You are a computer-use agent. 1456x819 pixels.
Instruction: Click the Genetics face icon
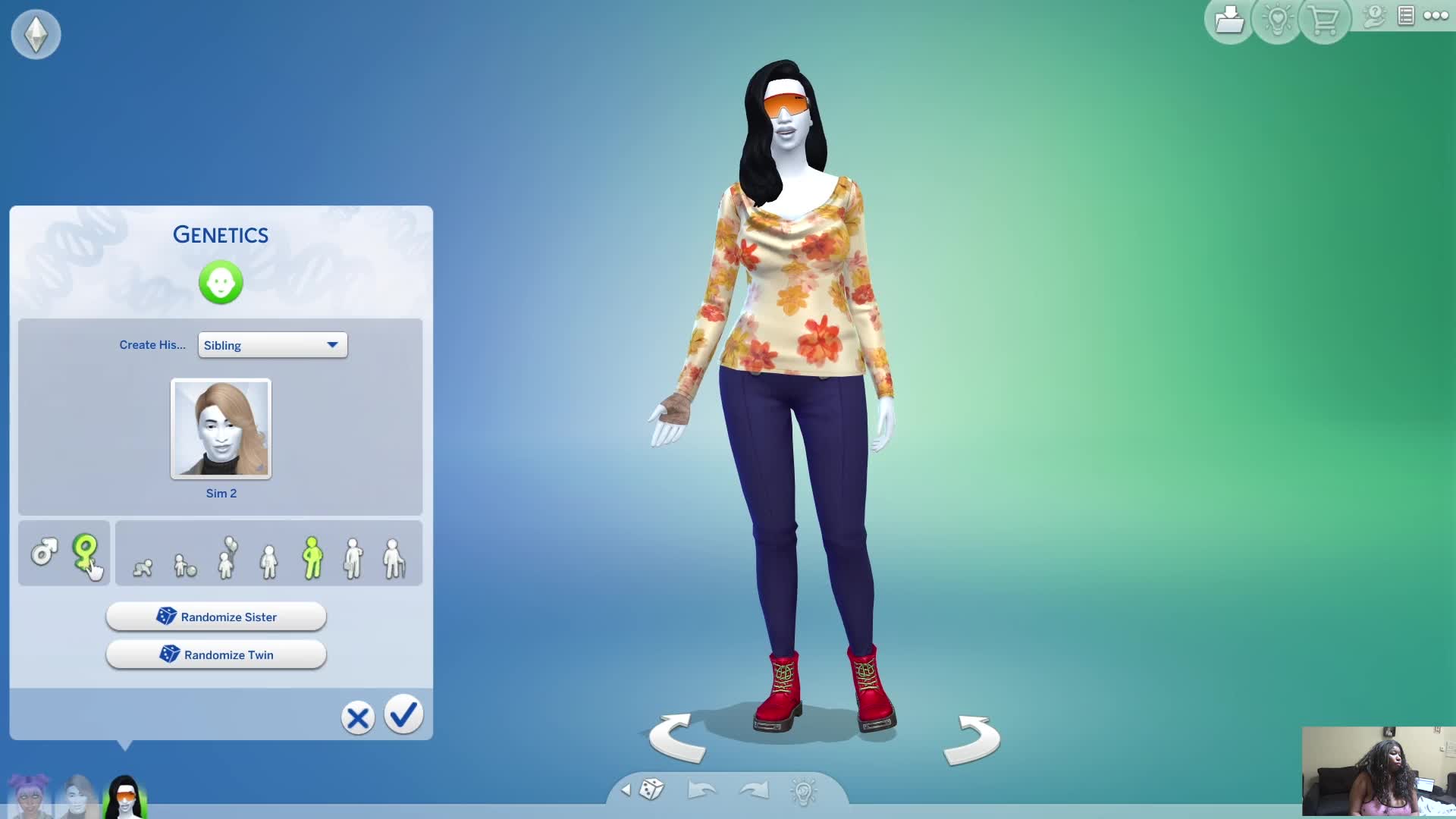pyautogui.click(x=220, y=282)
